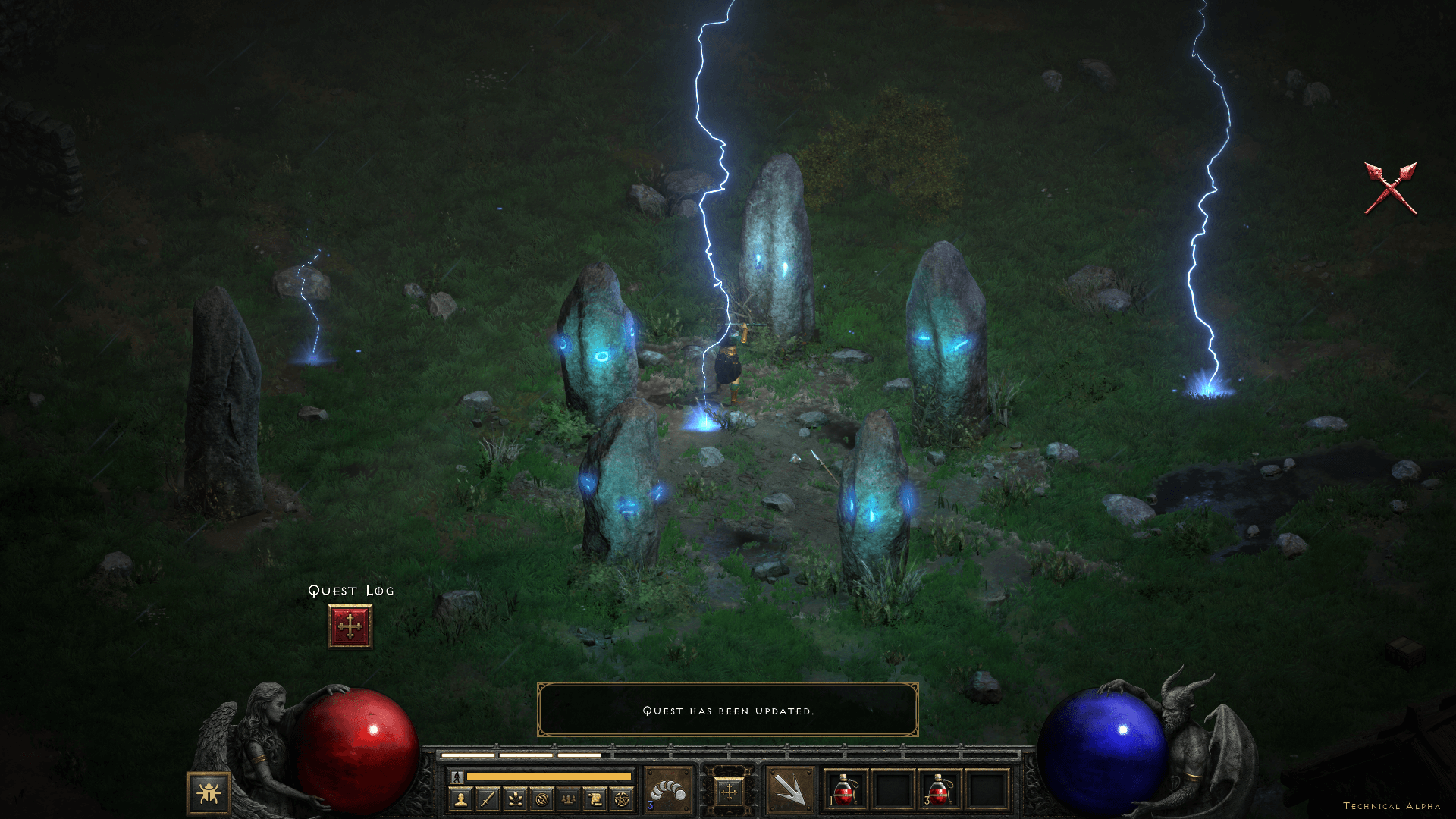Use the health potion in belt slot 1
Viewport: 1456px width, 819px height.
pos(846,790)
